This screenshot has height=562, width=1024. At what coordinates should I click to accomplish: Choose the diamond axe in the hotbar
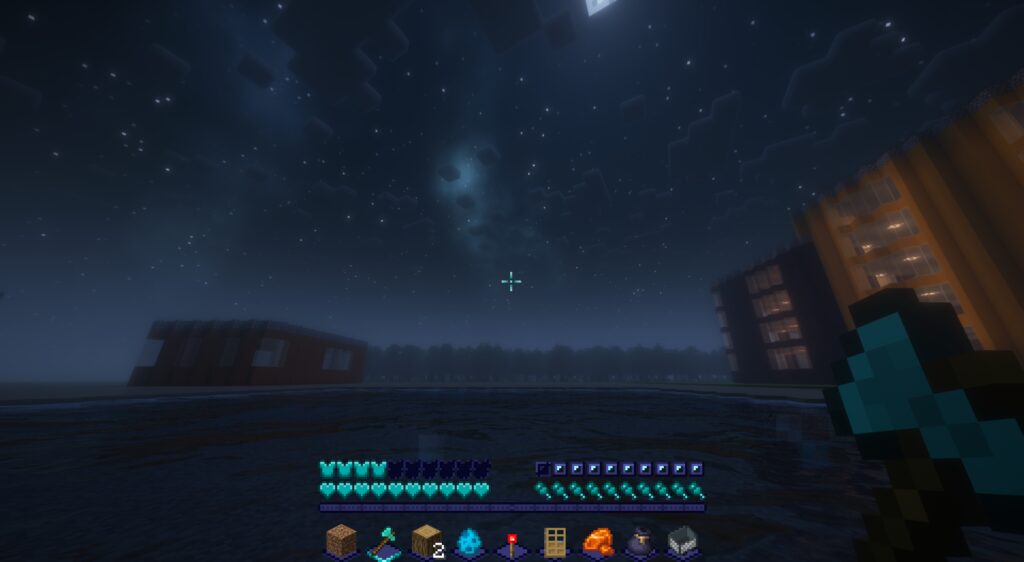click(384, 541)
